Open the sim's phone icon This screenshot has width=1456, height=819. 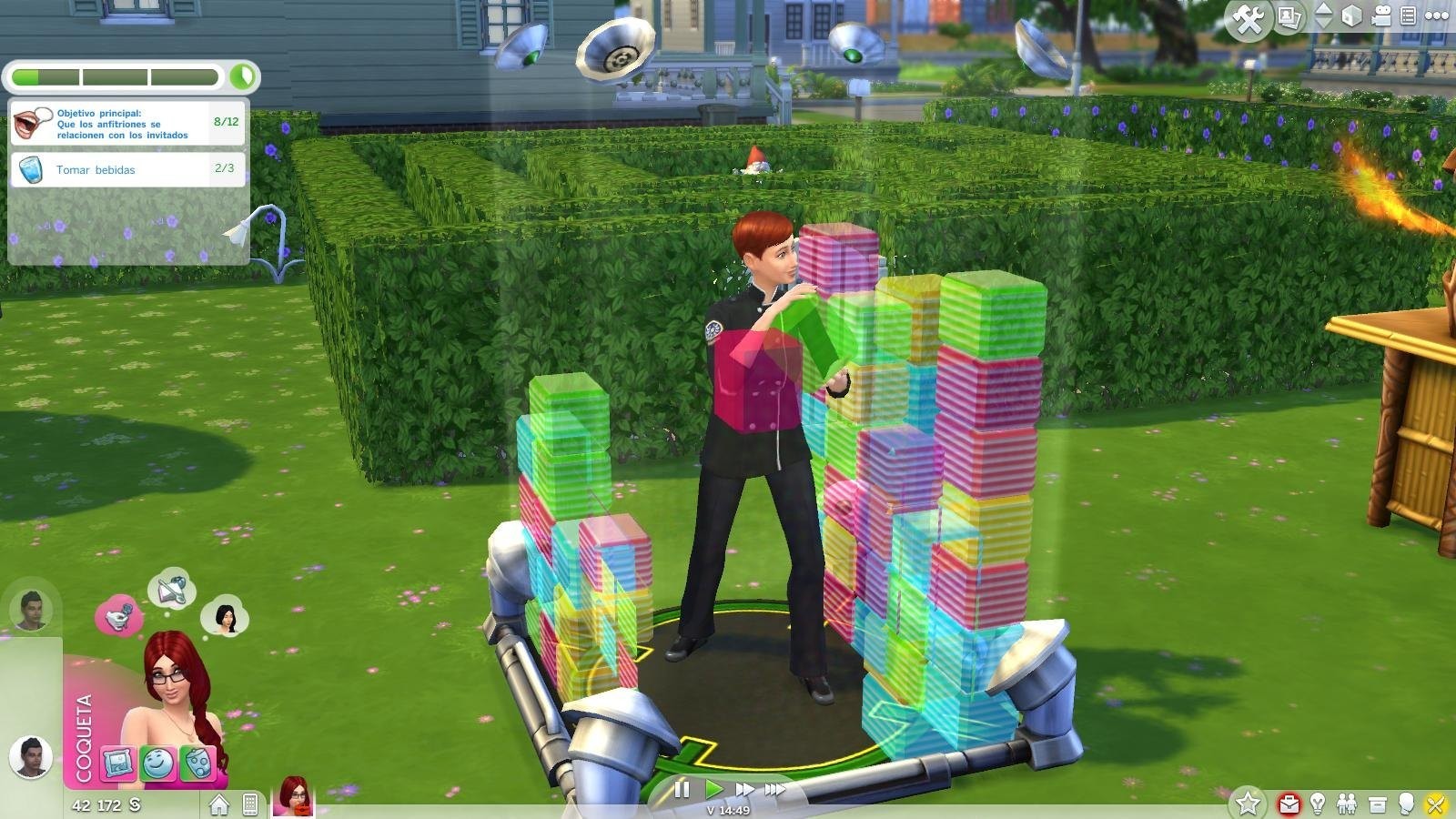point(249,804)
